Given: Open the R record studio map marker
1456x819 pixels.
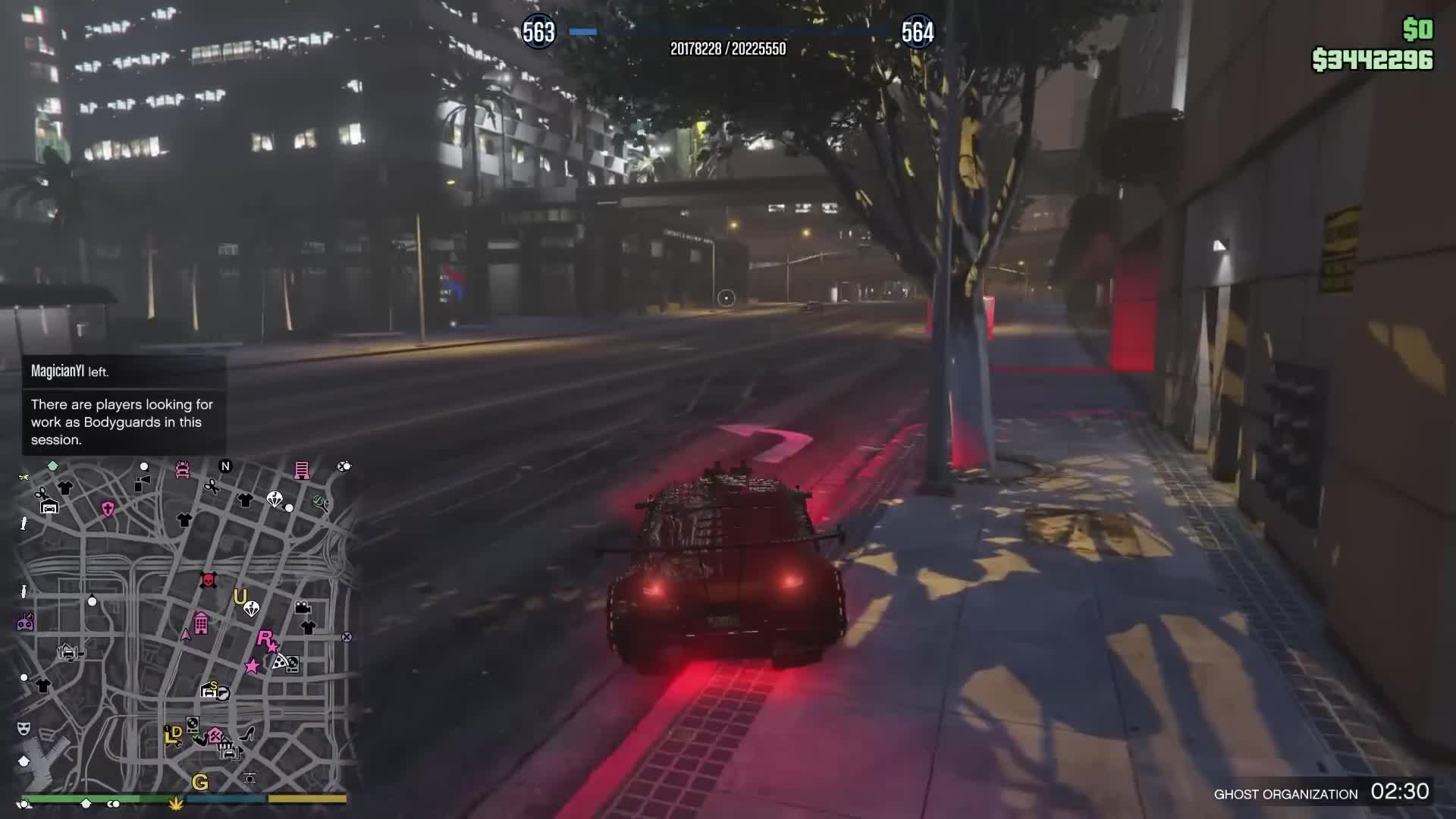Looking at the screenshot, I should (265, 638).
